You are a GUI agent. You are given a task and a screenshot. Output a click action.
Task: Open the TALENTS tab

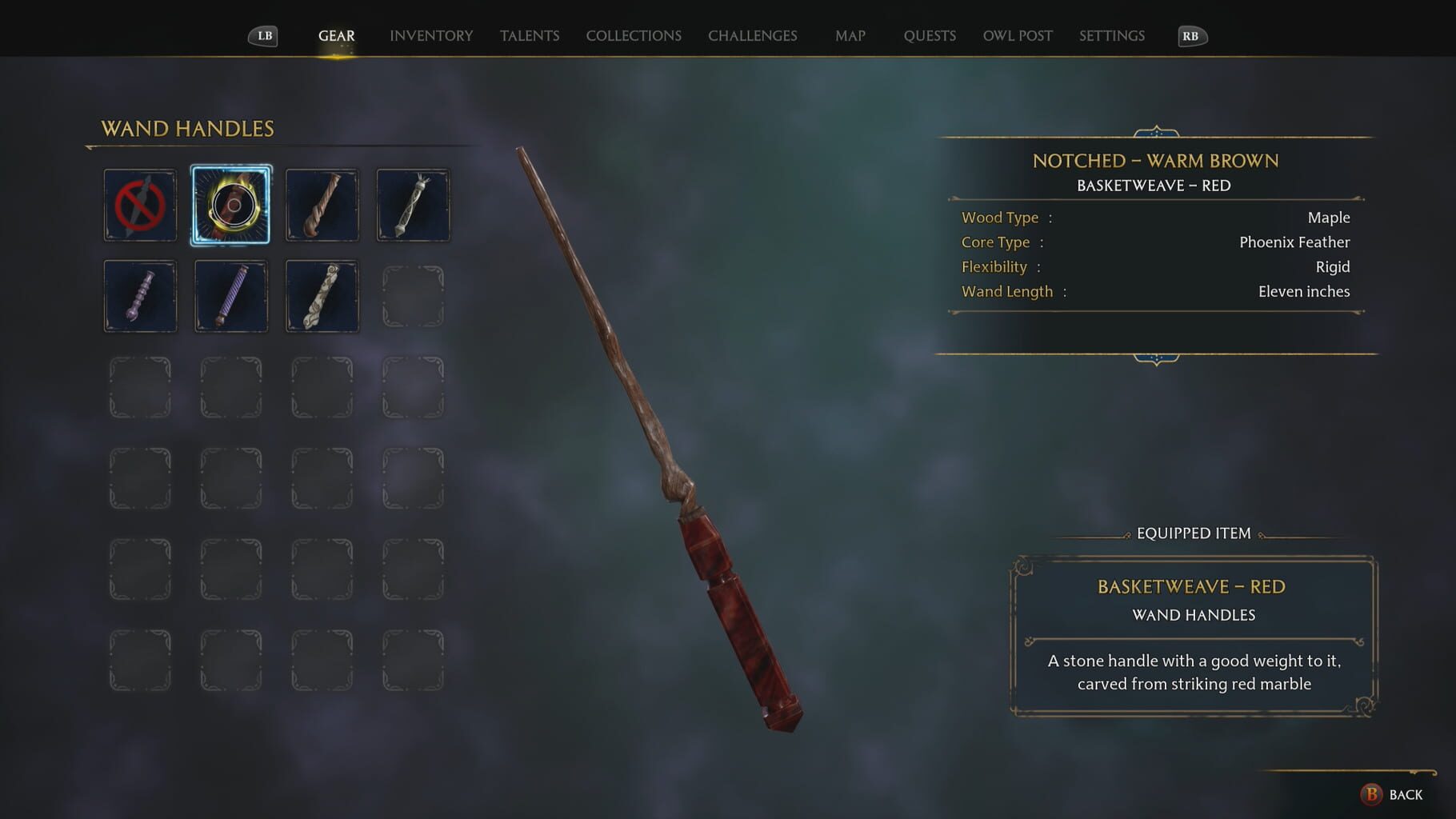(x=530, y=35)
